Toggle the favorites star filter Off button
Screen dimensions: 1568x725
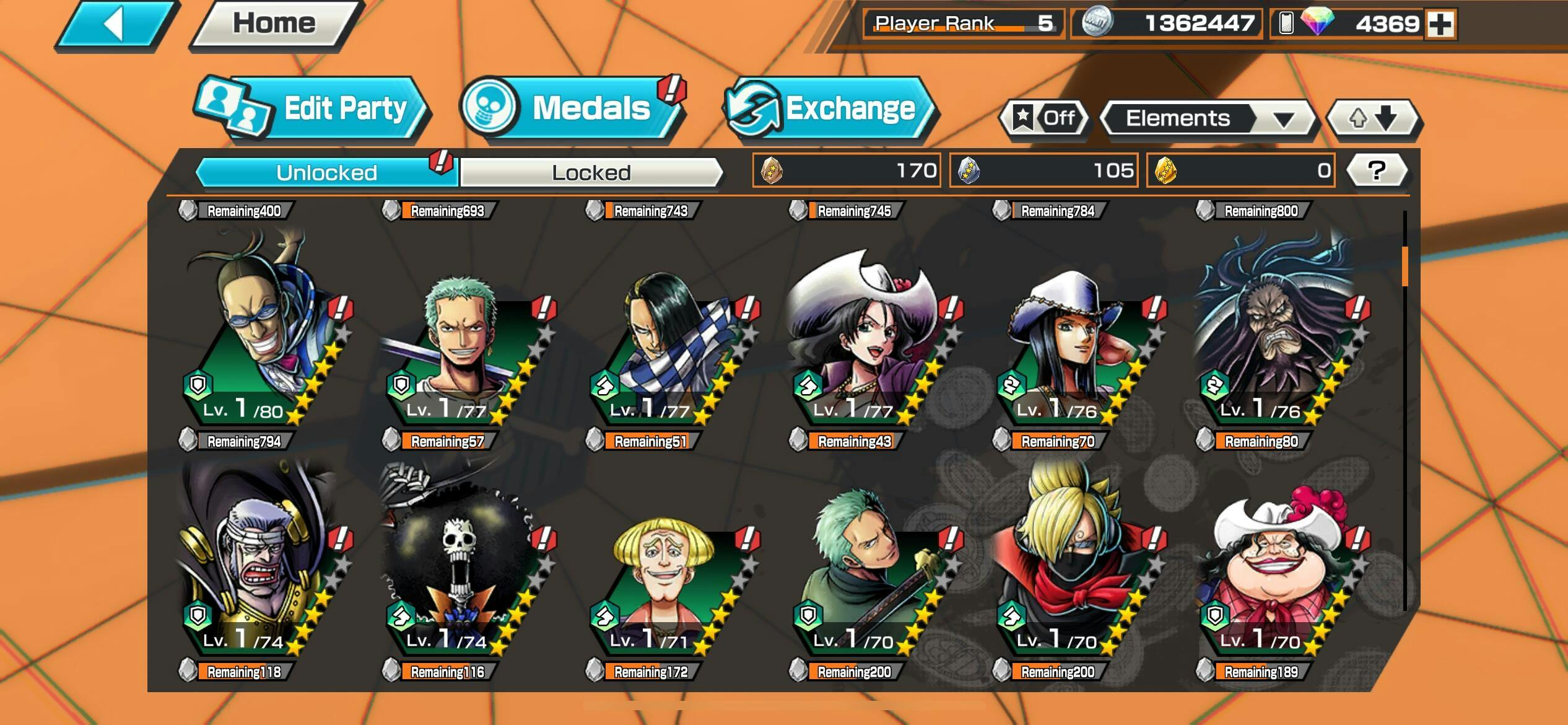click(1044, 118)
